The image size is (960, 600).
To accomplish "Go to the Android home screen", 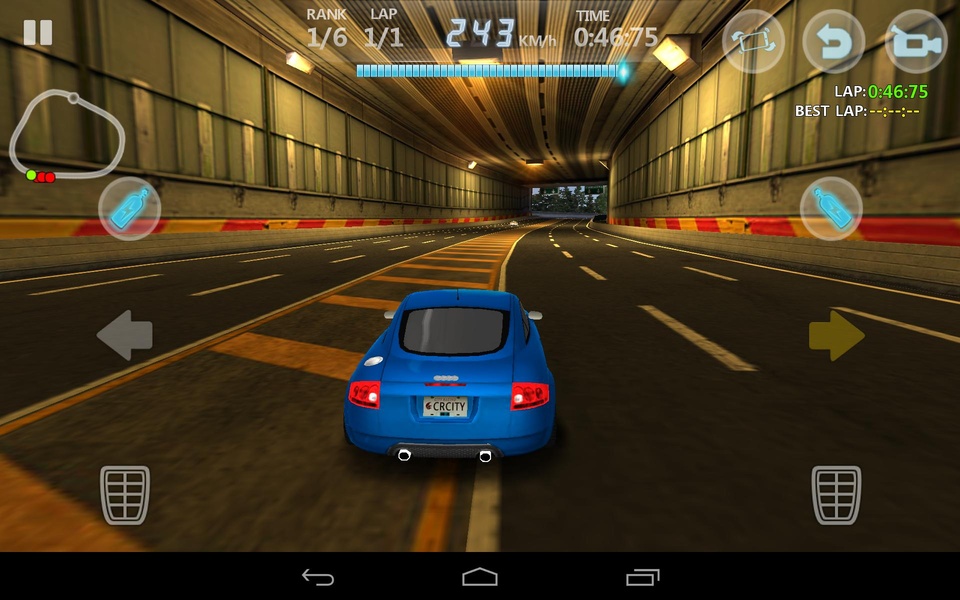I will pyautogui.click(x=480, y=577).
